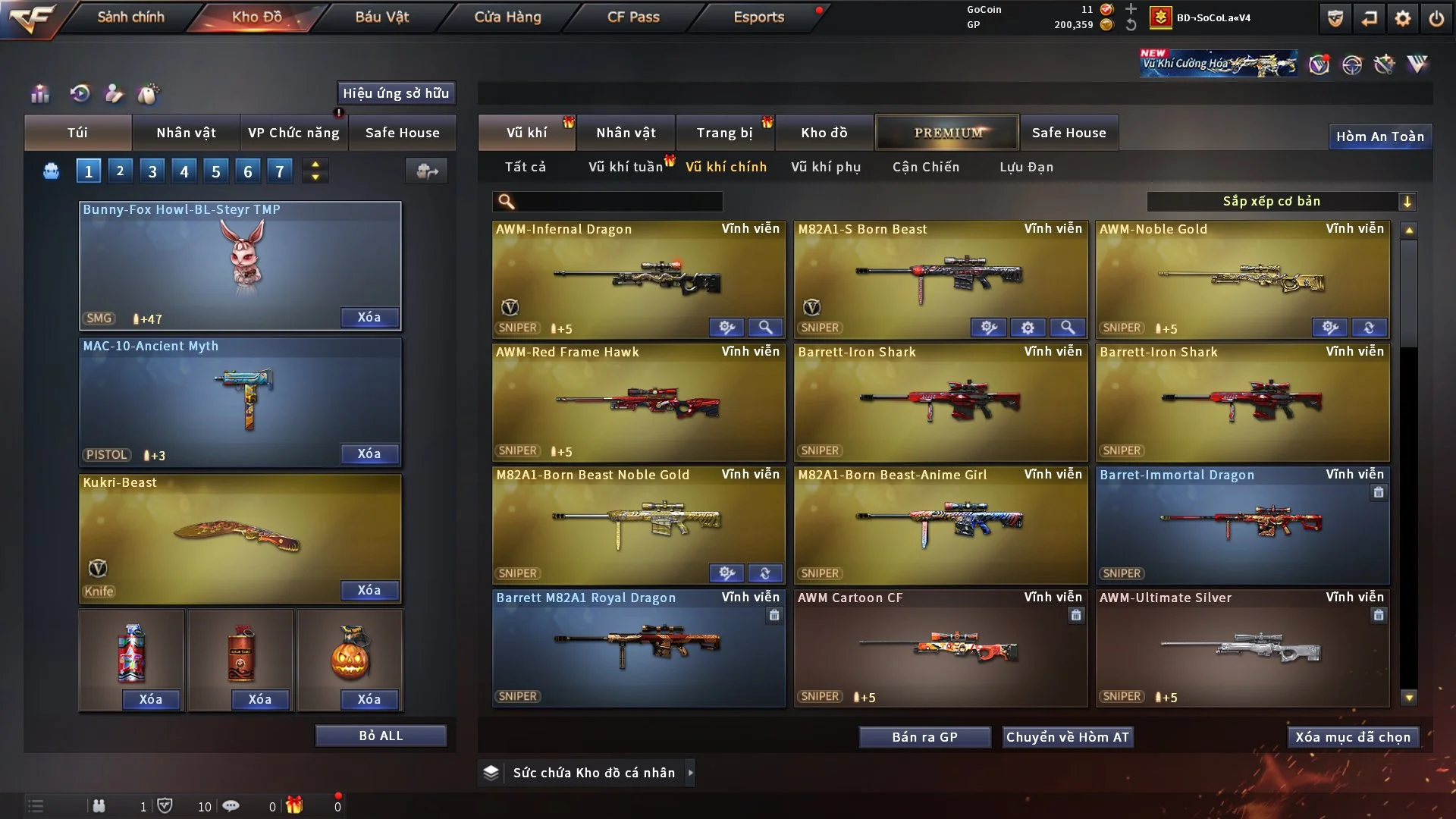Viewport: 1456px width, 819px height.
Task: Switch inventory panel to Safe House
Action: coord(403,133)
